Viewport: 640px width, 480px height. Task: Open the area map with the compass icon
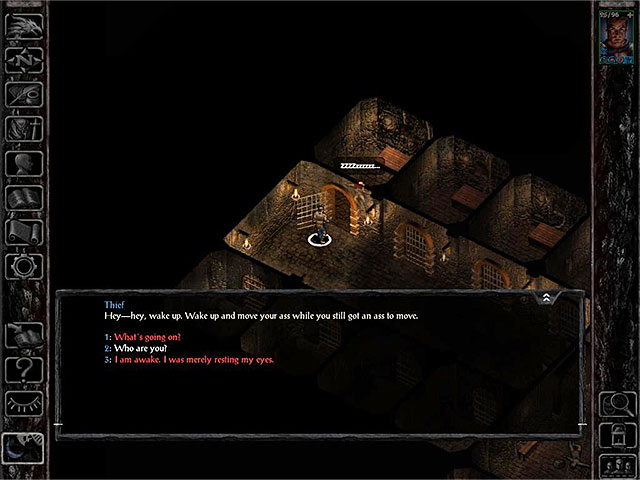point(22,60)
